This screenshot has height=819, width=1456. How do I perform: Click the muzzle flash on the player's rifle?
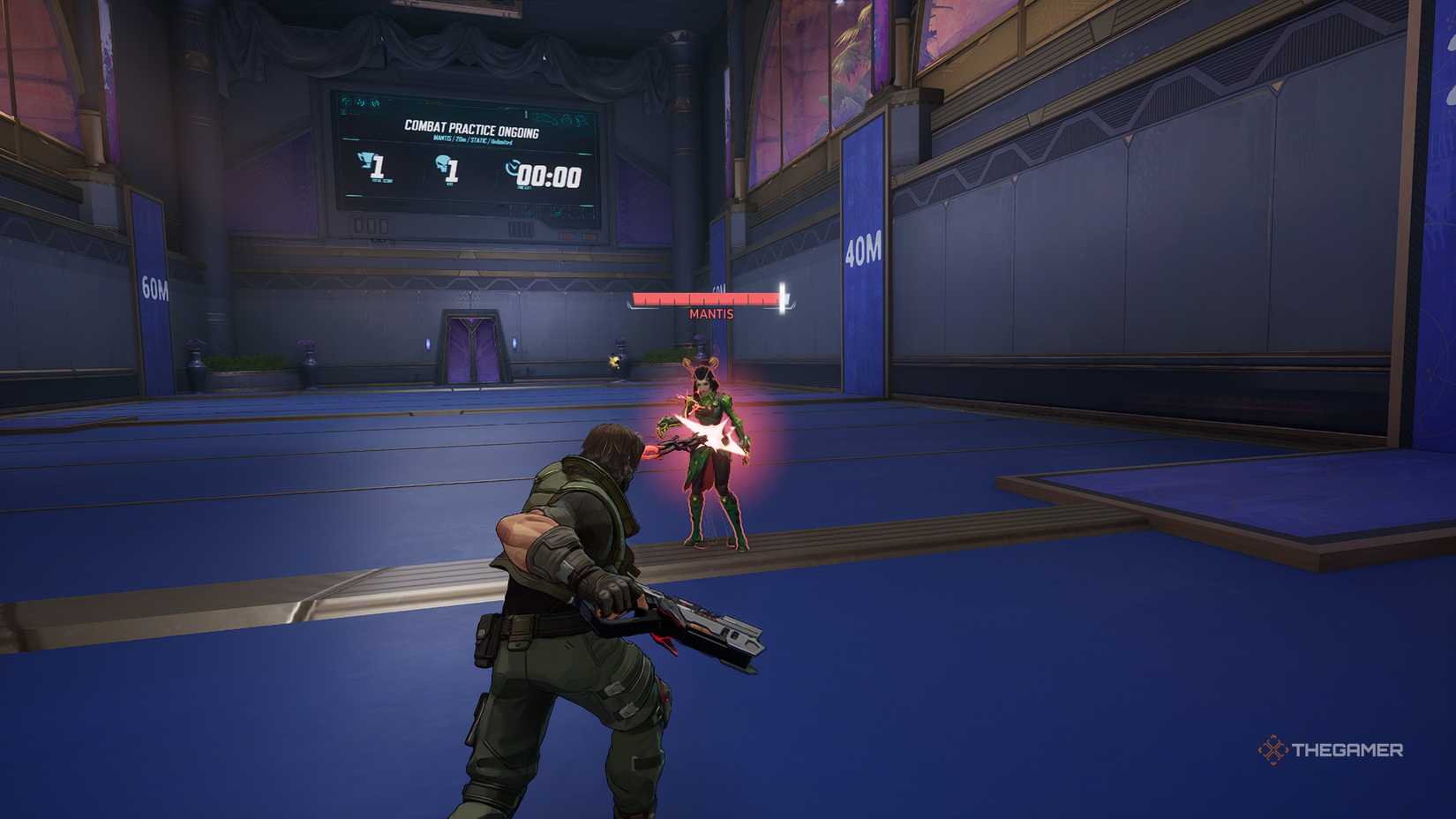(x=649, y=453)
